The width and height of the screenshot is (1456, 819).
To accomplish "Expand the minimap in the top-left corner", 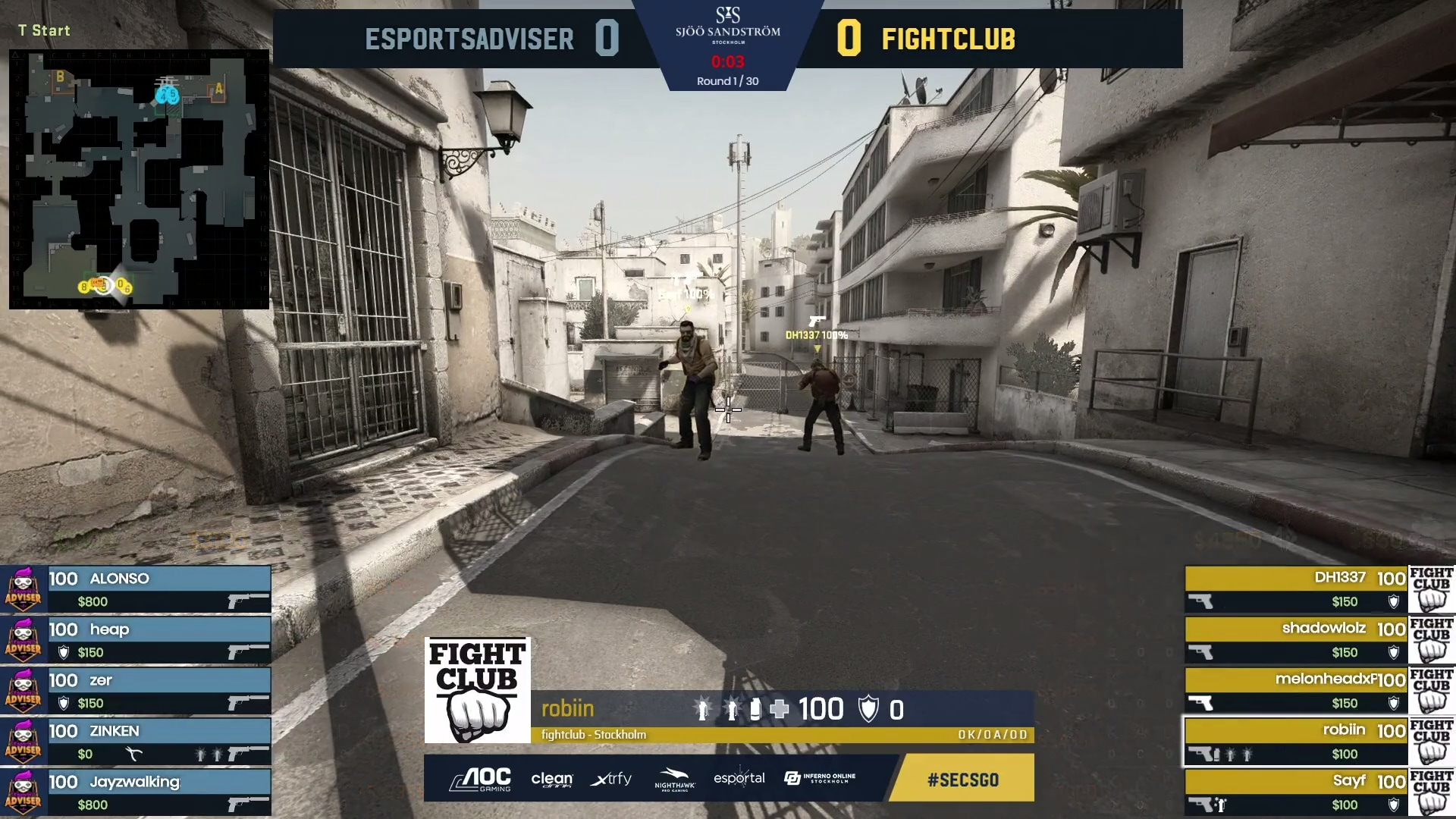I will [x=139, y=178].
